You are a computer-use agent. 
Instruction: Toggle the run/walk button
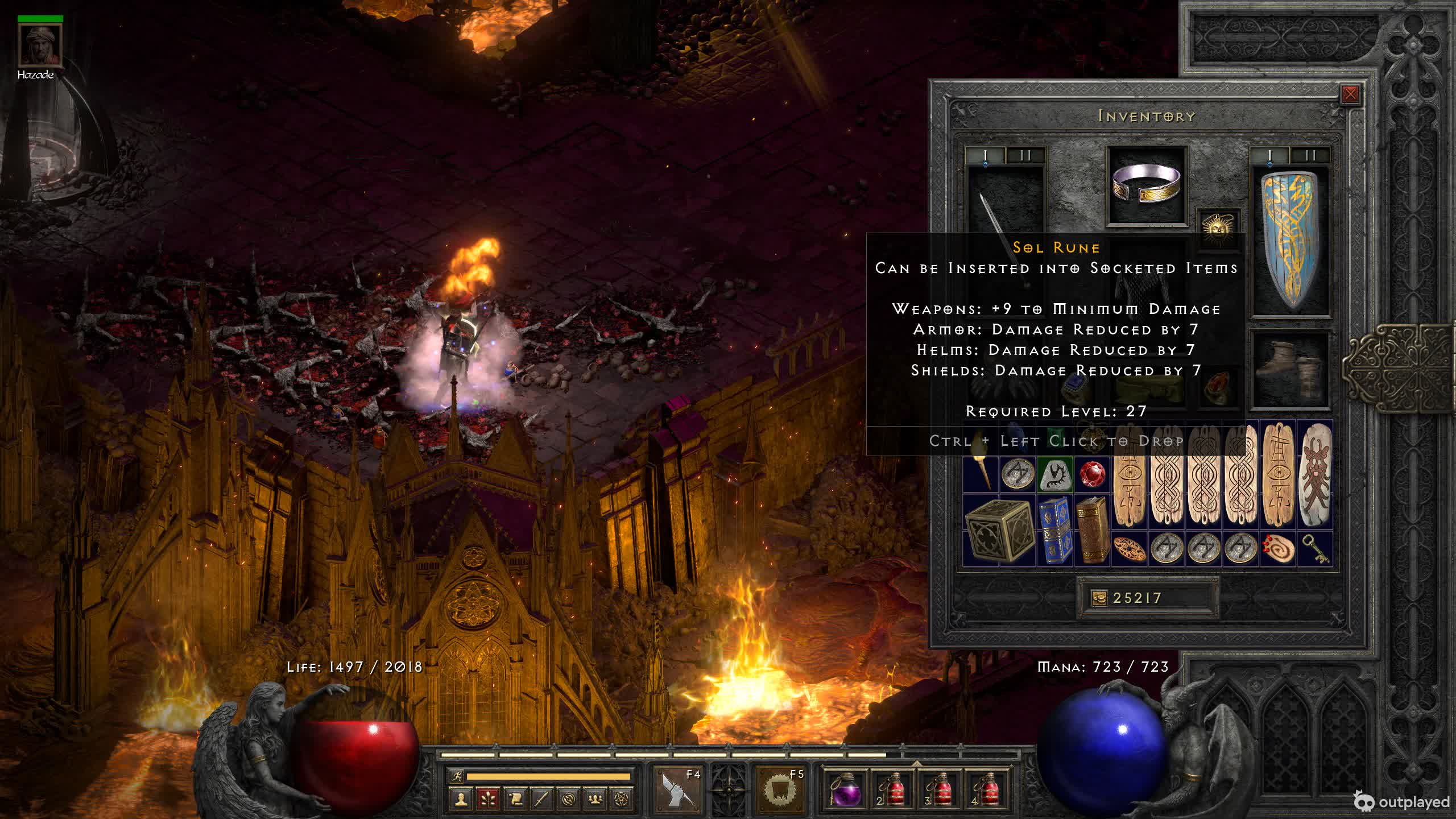point(456,776)
